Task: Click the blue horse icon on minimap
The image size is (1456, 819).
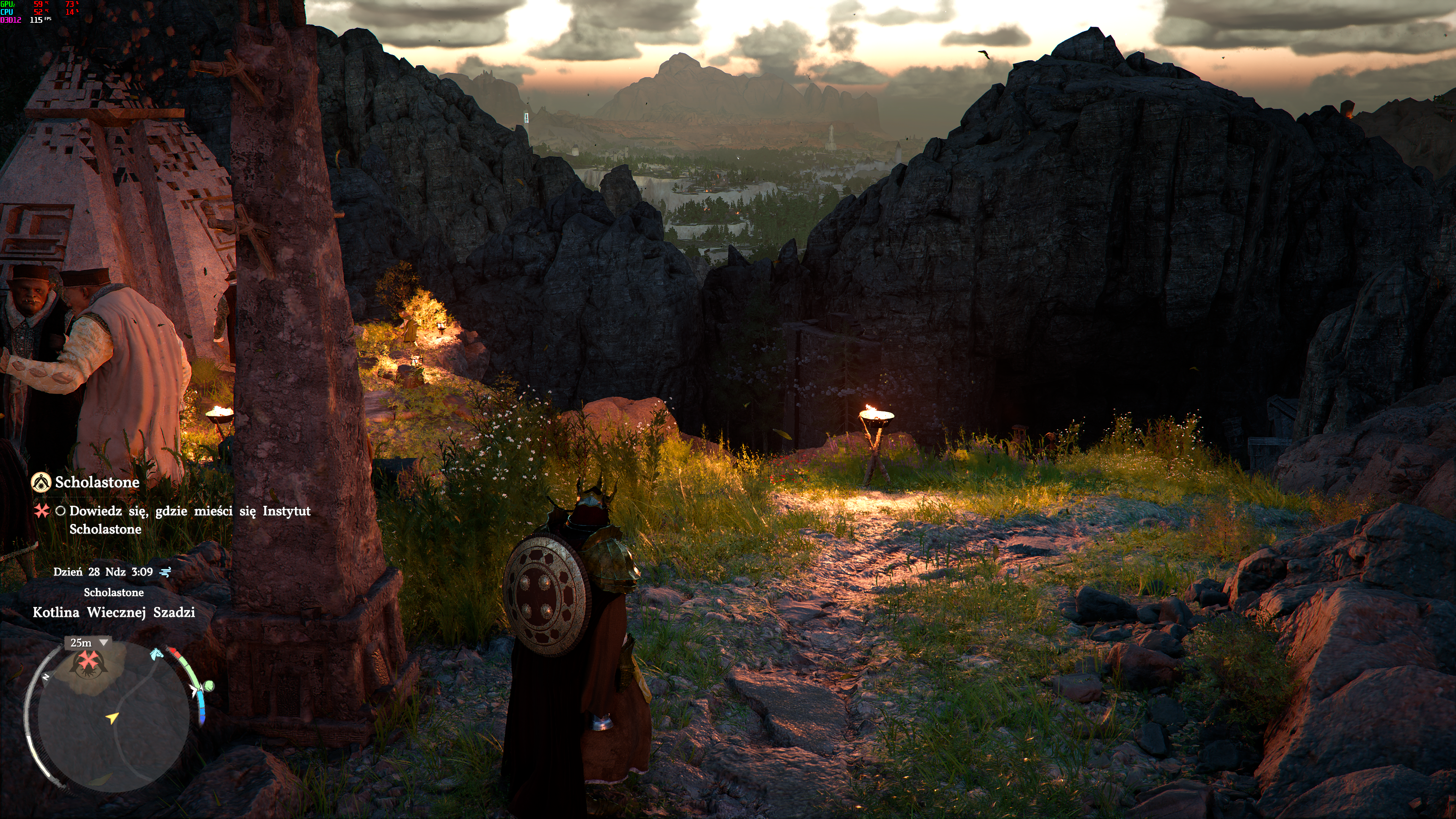Action: click(157, 654)
